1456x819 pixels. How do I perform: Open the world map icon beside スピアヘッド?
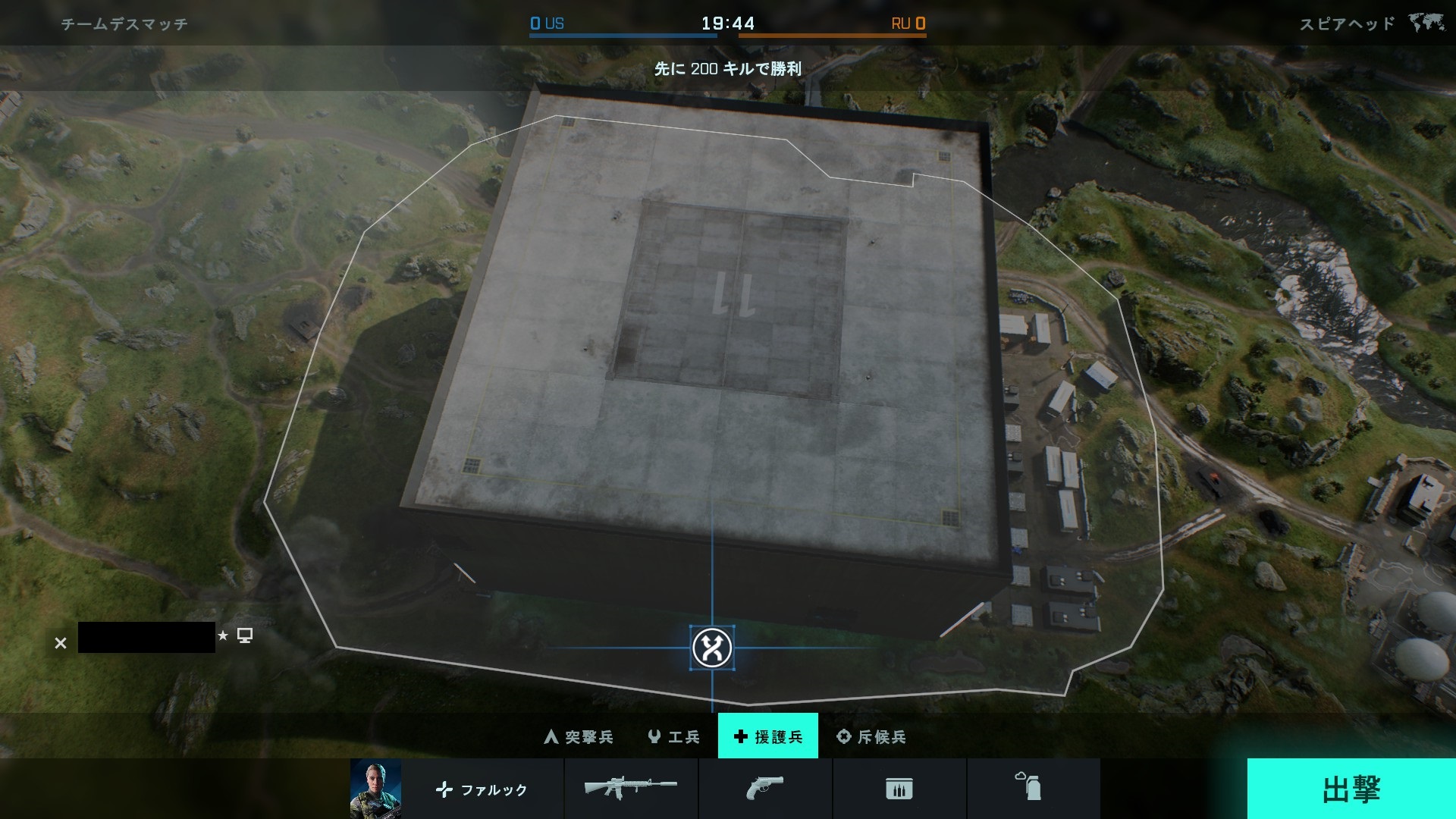[1426, 24]
